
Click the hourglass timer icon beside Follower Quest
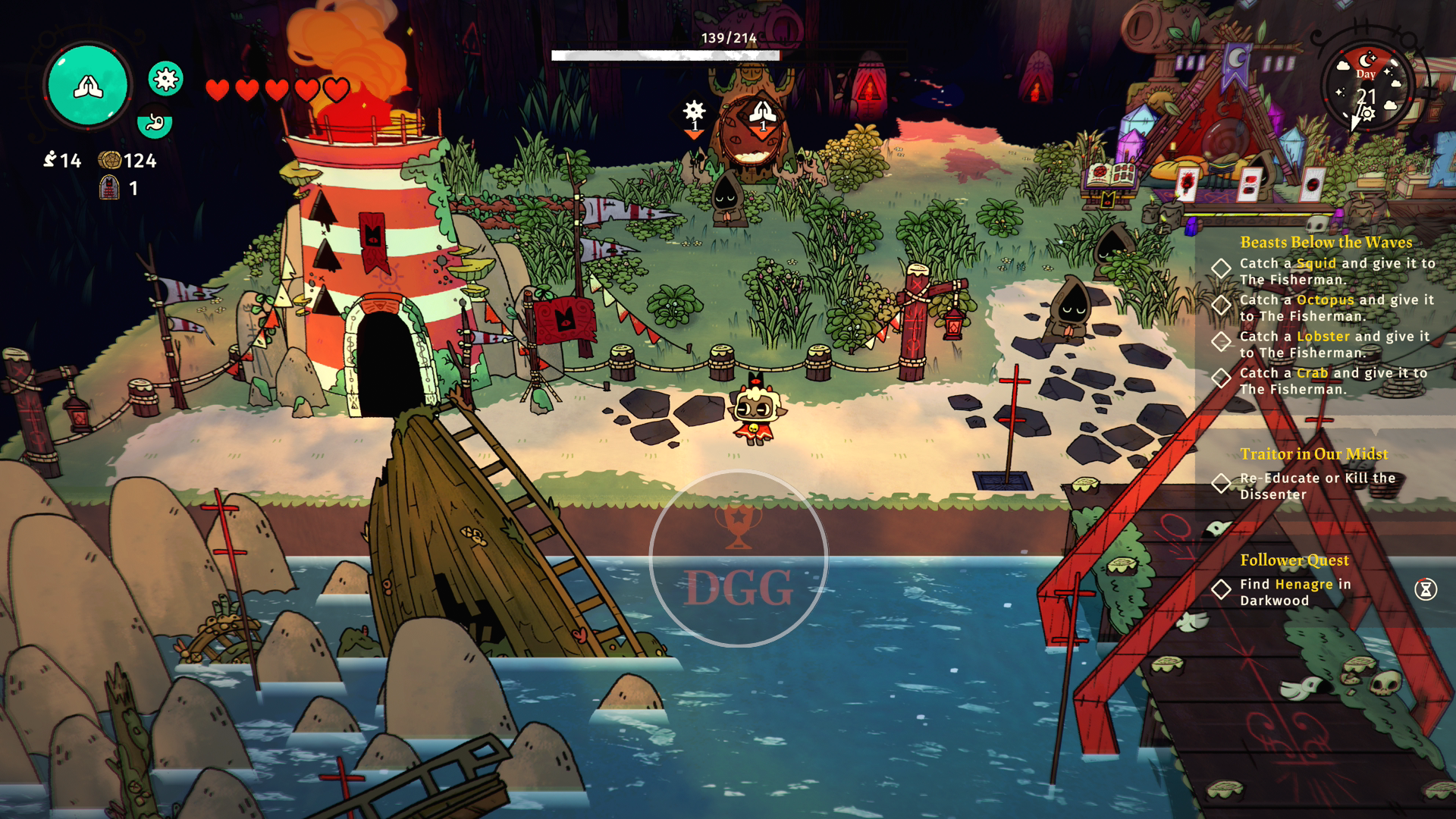coord(1426,589)
